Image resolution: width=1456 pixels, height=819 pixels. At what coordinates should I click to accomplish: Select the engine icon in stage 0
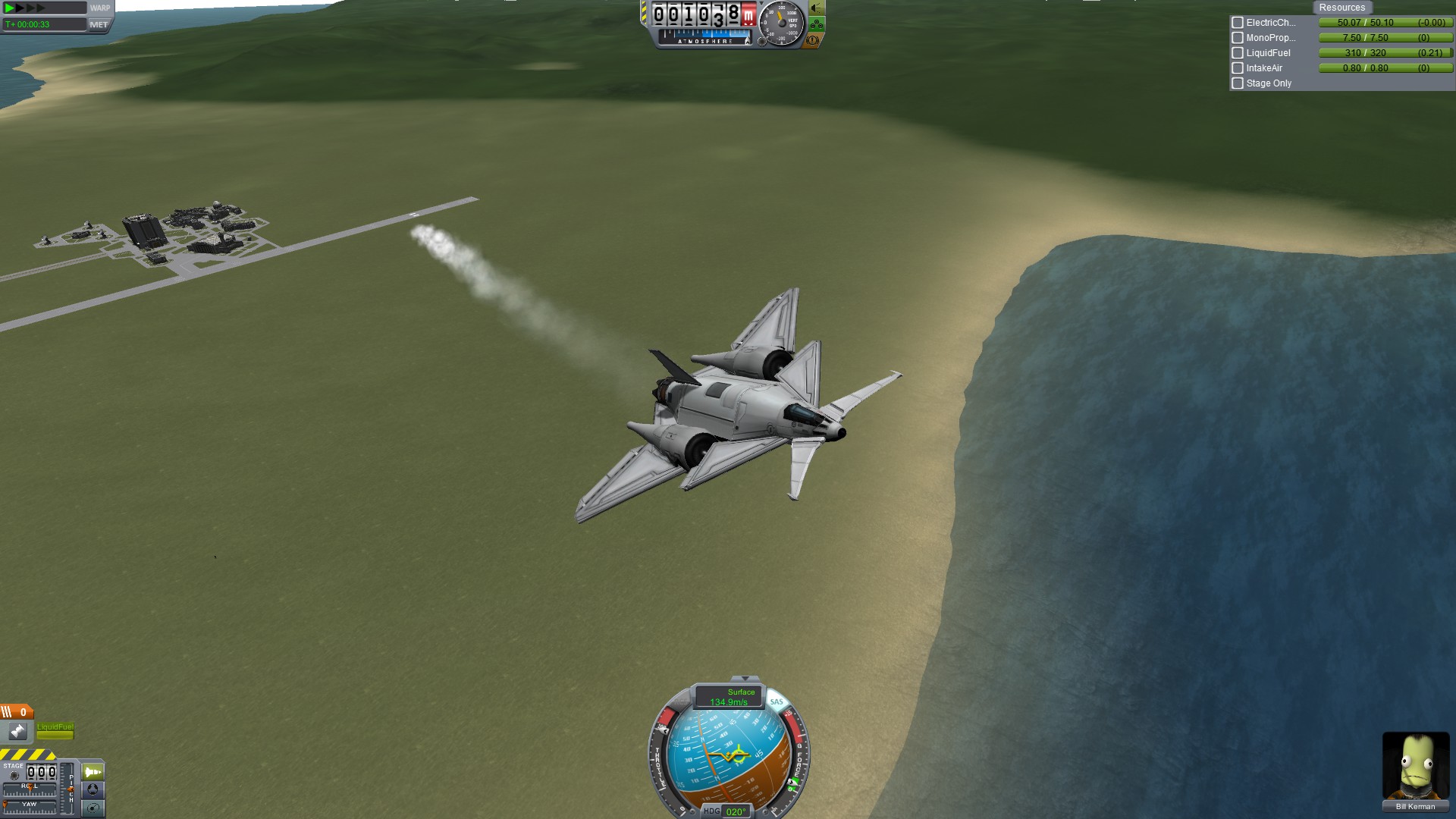tap(17, 732)
